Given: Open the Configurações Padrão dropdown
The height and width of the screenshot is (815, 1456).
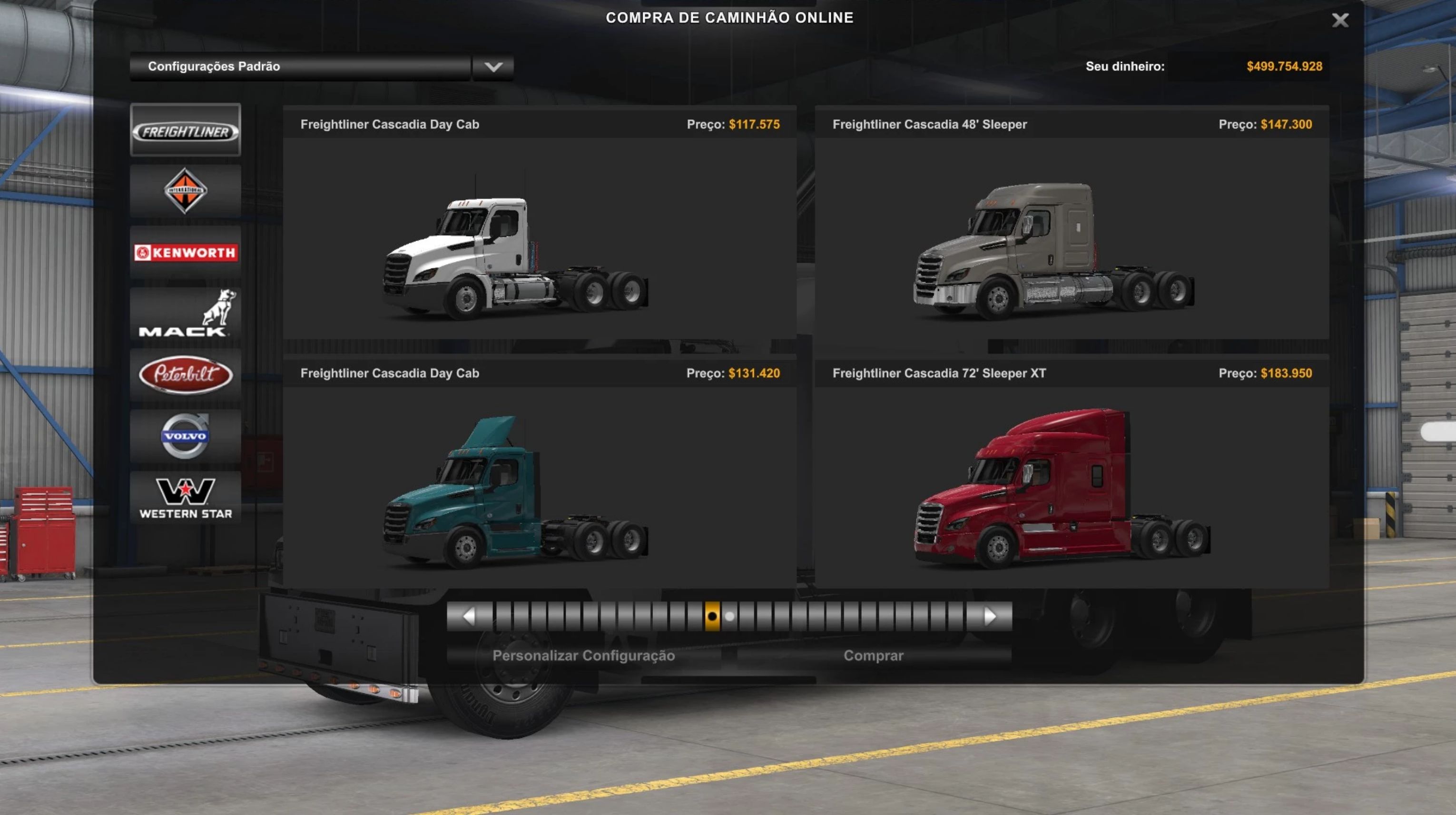Looking at the screenshot, I should click(x=493, y=67).
